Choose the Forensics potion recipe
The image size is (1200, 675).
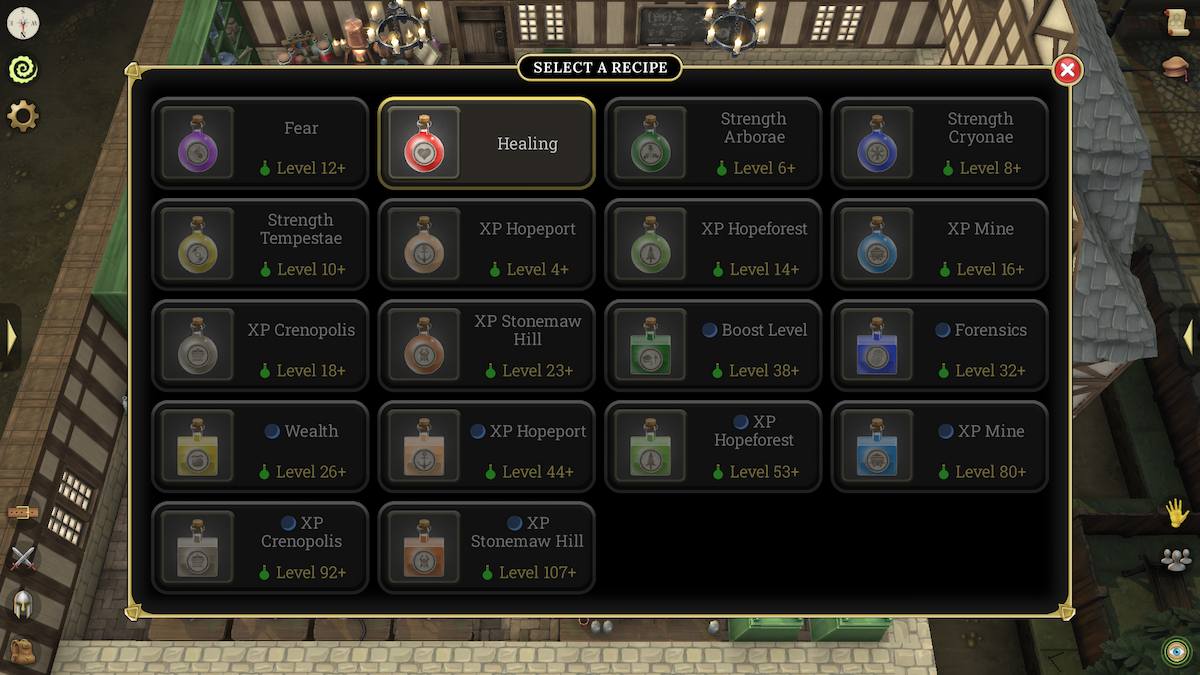[x=940, y=346]
